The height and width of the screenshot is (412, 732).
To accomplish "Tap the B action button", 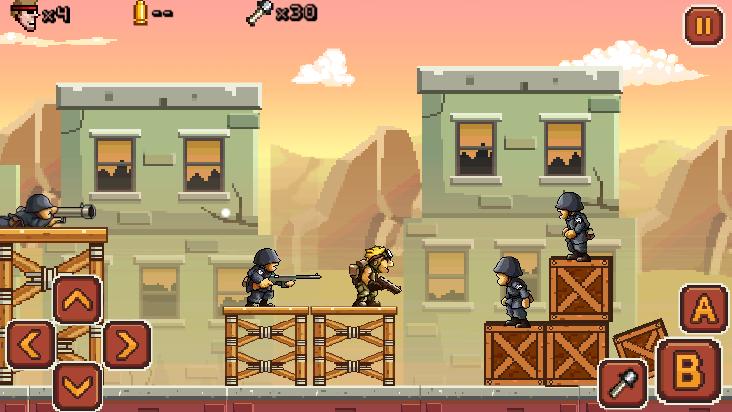I will pyautogui.click(x=688, y=371).
